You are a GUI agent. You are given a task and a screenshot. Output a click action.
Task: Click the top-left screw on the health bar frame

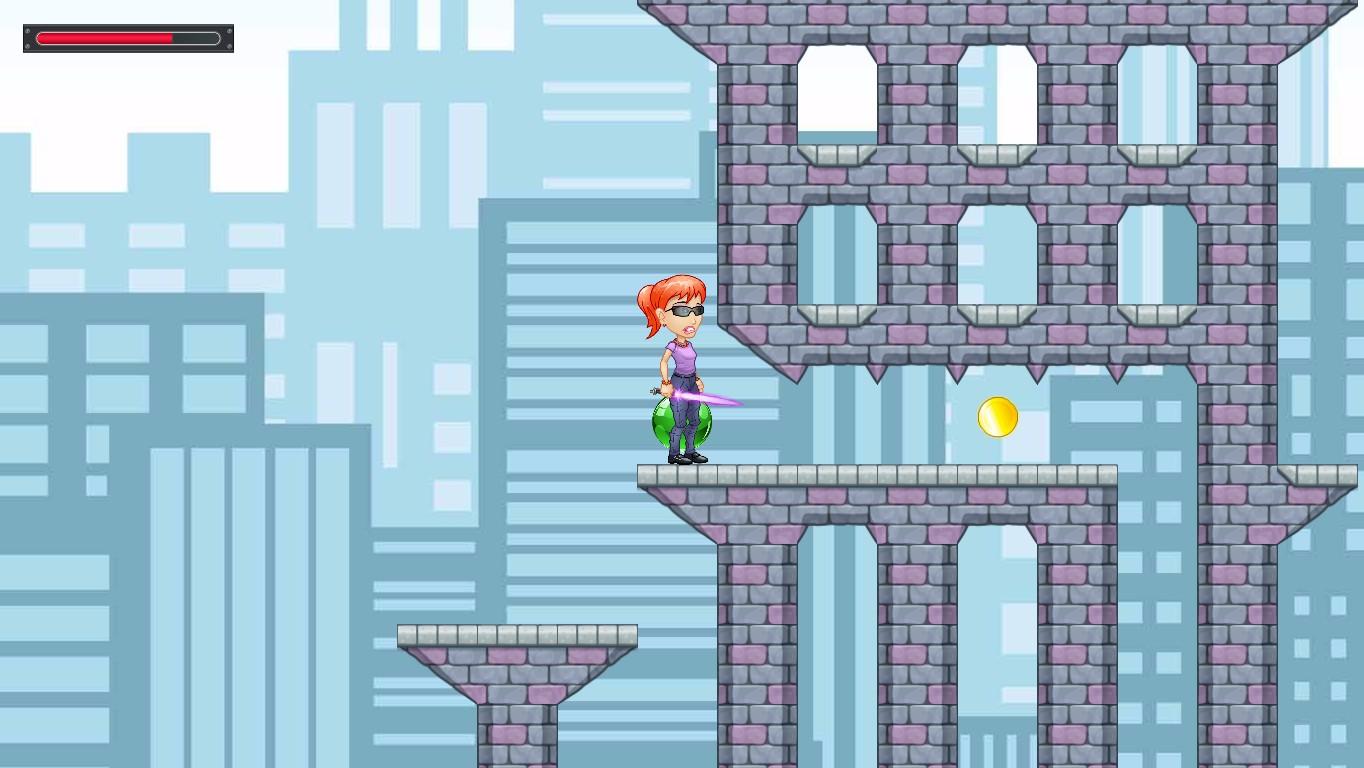(28, 31)
